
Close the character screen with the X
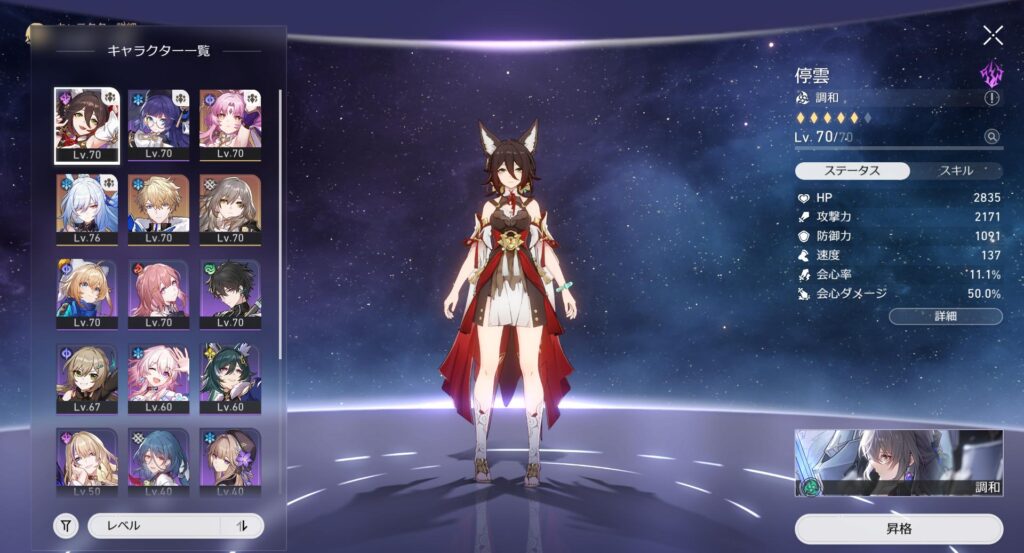click(x=992, y=36)
